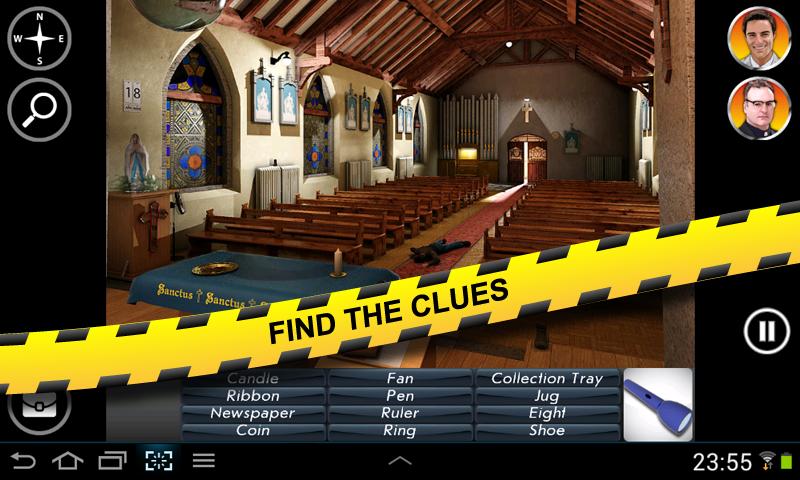
Task: Select Ribbon from the clue list
Action: [253, 396]
